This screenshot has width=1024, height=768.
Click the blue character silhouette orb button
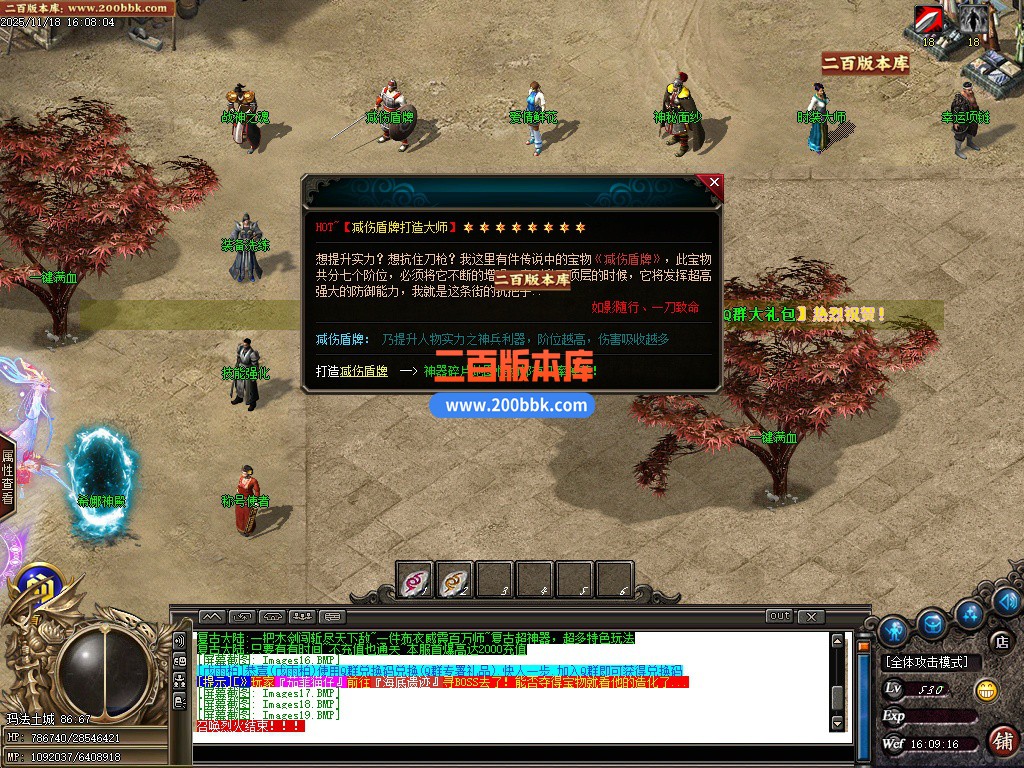pos(894,630)
